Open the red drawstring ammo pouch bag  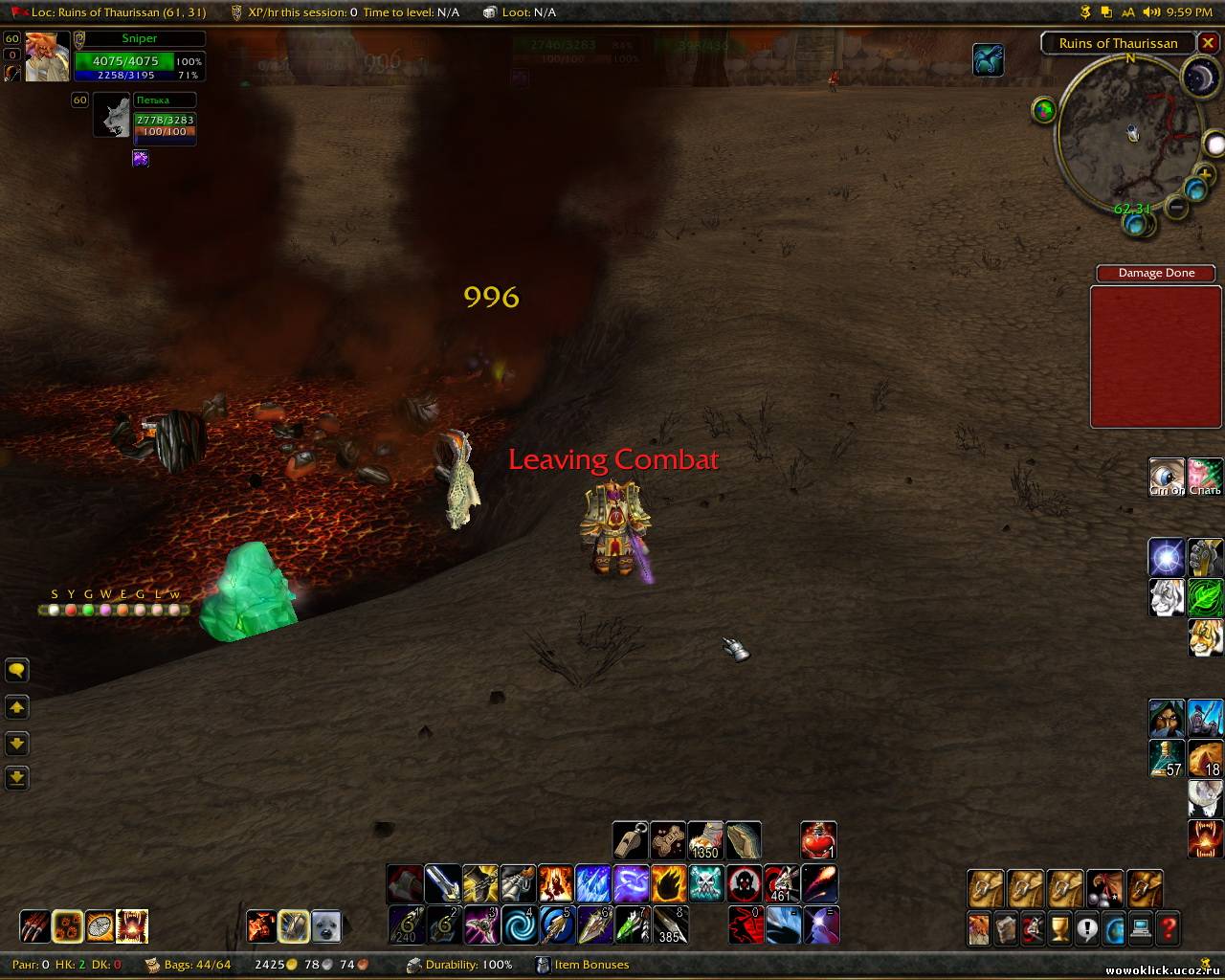pyautogui.click(x=1103, y=888)
